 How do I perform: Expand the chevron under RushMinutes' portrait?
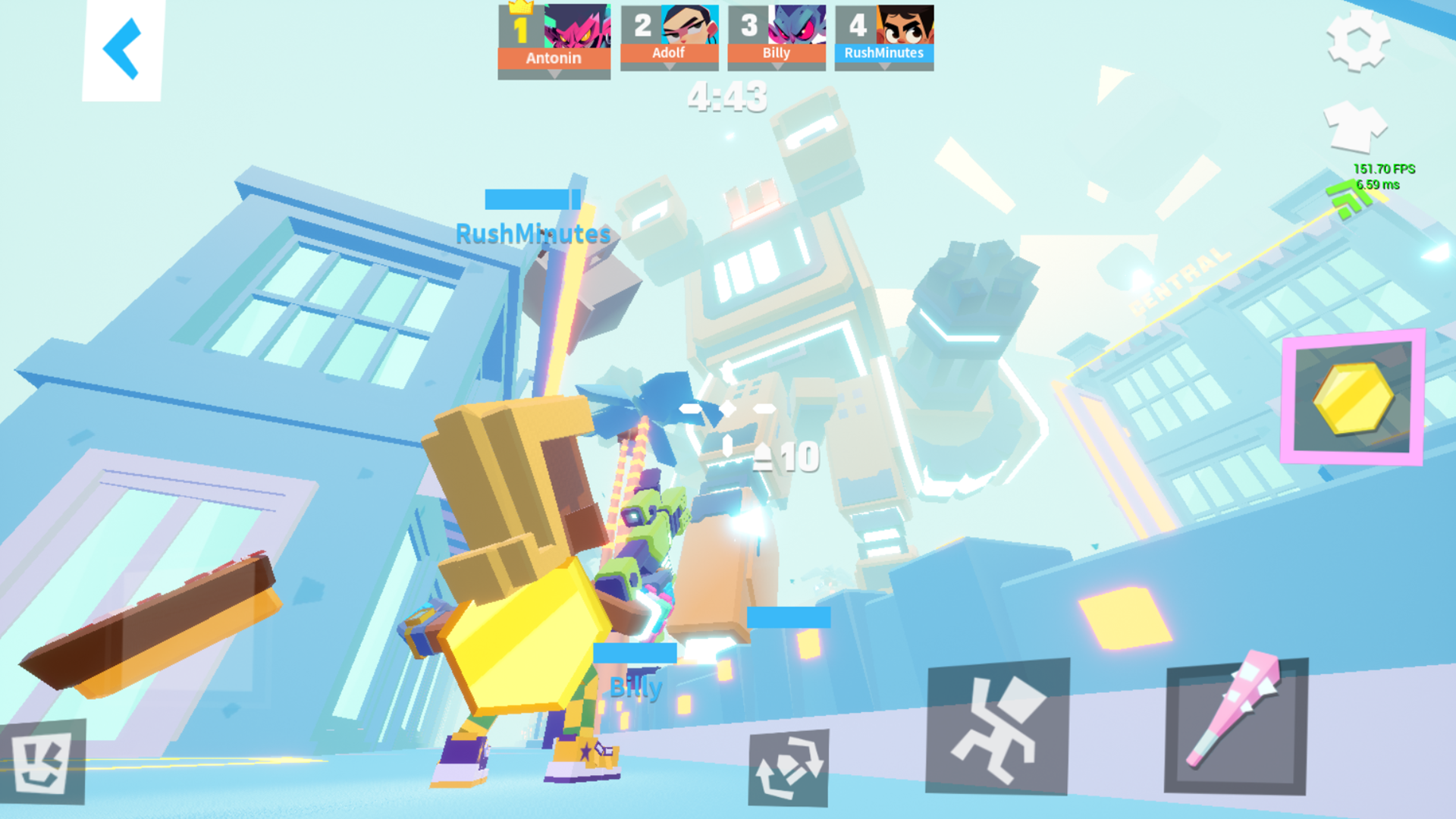[x=886, y=67]
